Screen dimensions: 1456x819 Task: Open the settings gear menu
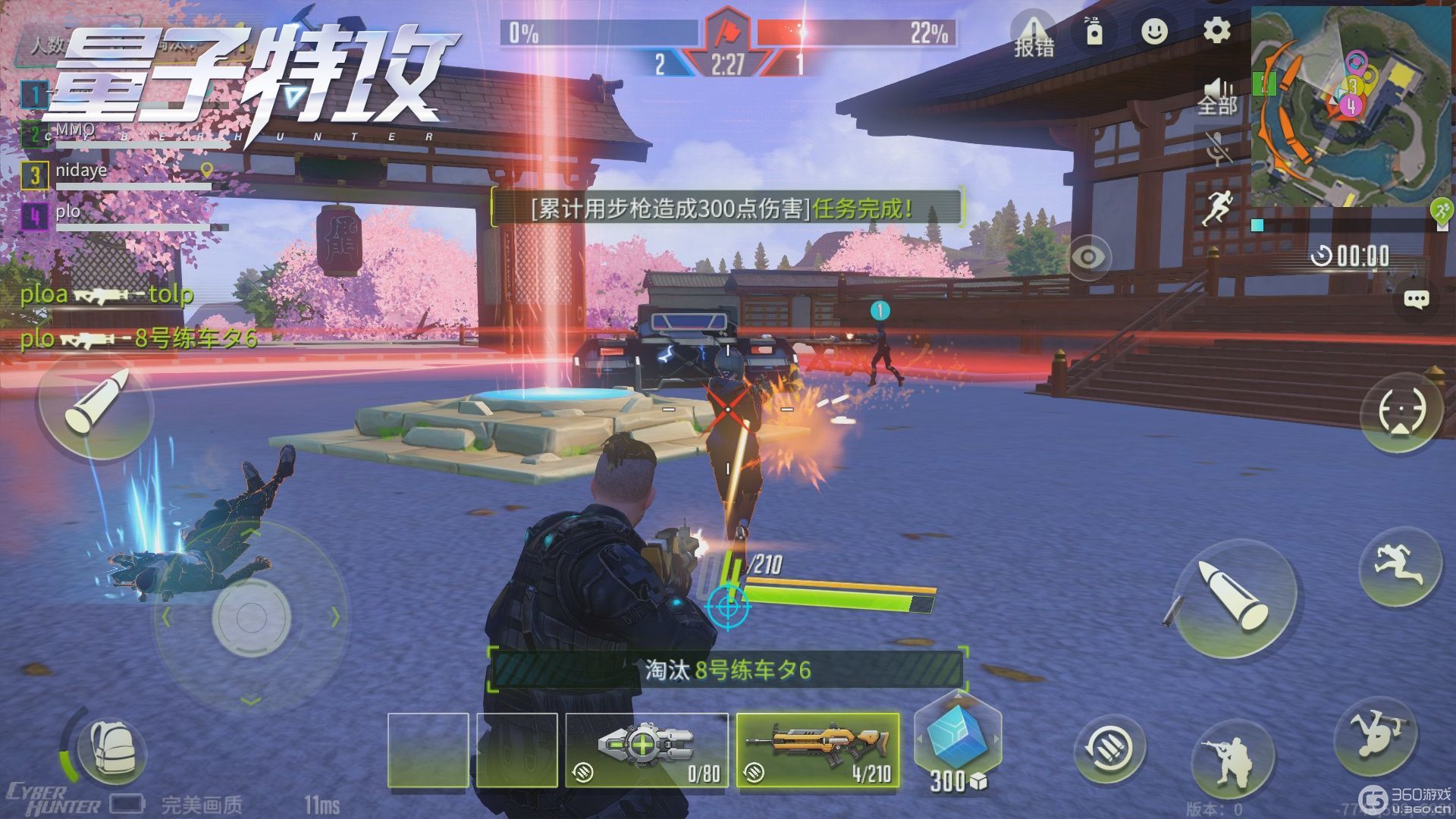1217,31
